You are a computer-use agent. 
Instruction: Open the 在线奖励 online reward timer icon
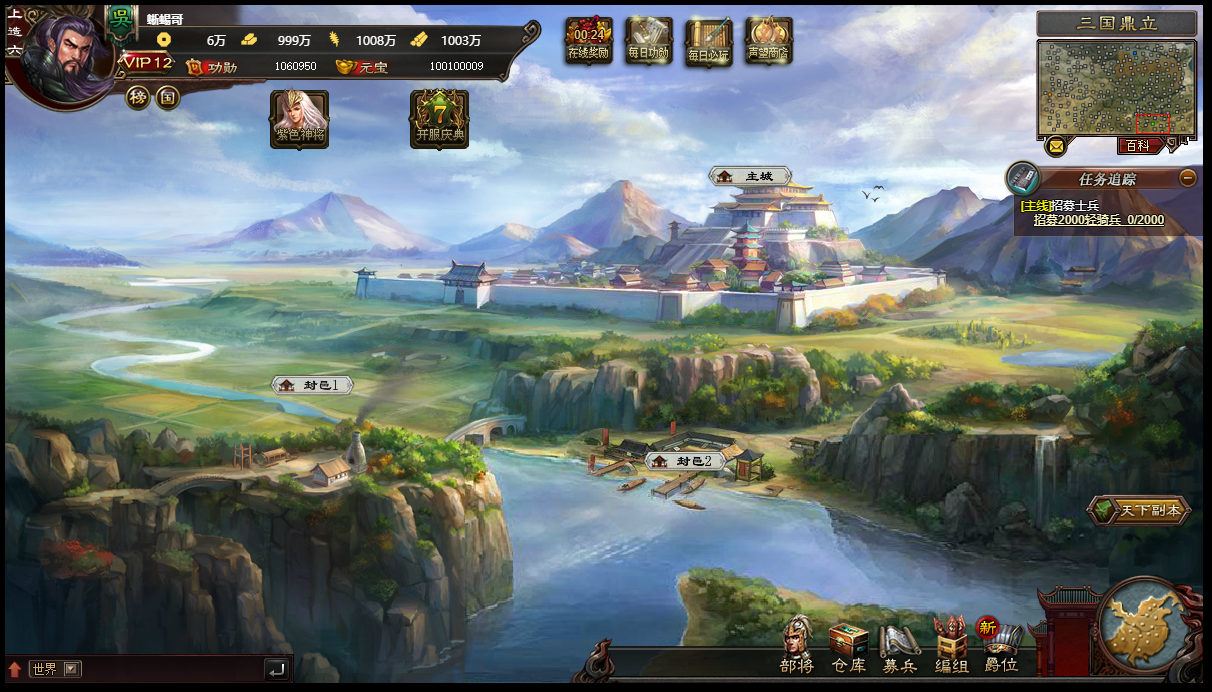click(x=588, y=40)
